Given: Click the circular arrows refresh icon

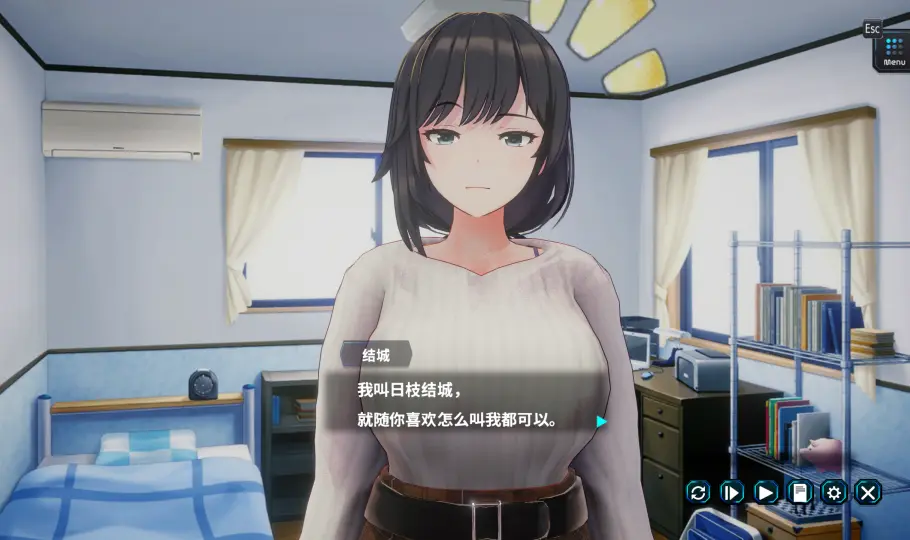Looking at the screenshot, I should (699, 491).
